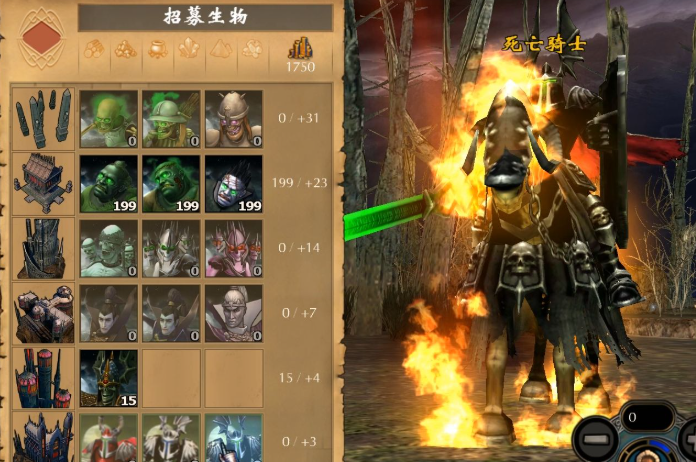Choose the grey crowned Spectre portrait
Screen dimensions: 696x462
click(x=171, y=248)
